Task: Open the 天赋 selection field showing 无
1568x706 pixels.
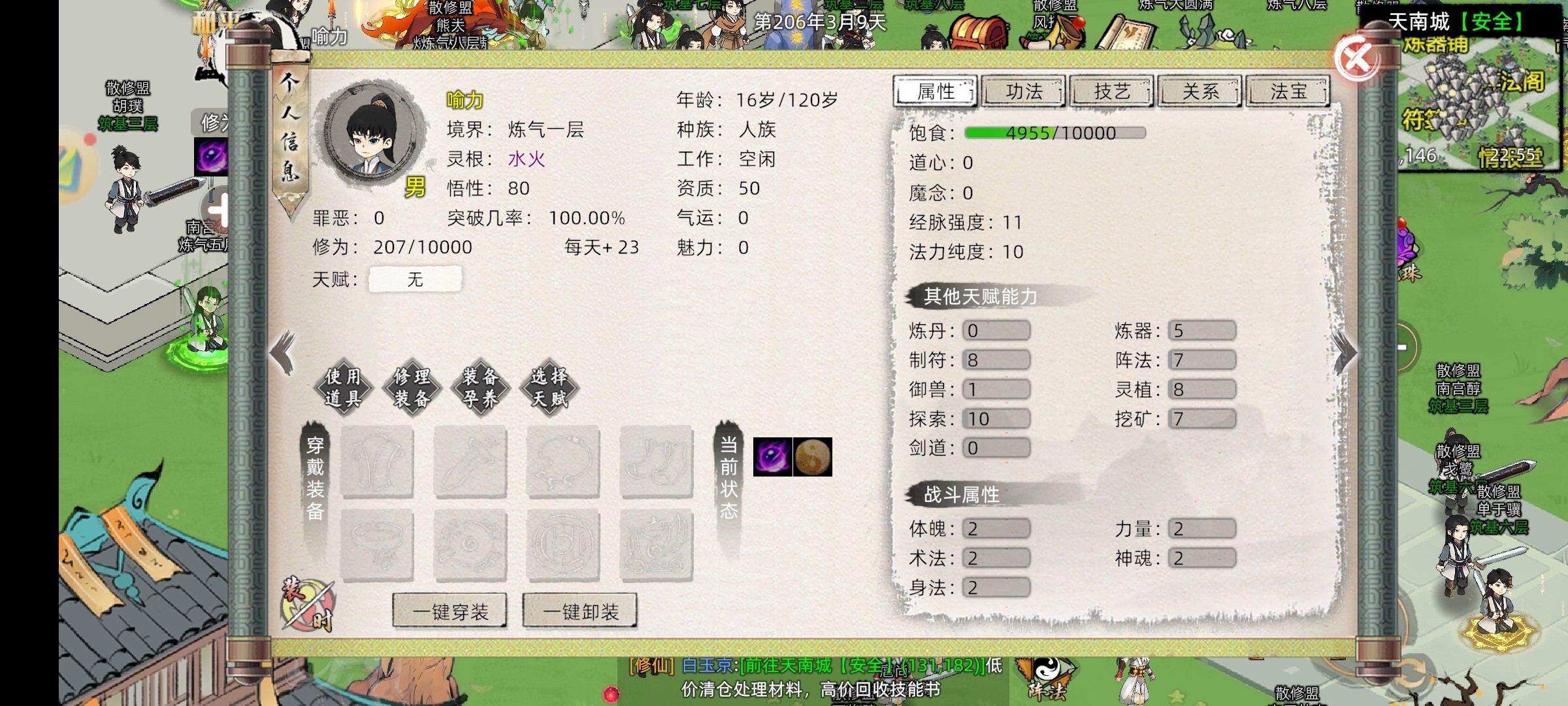Action: tap(416, 278)
